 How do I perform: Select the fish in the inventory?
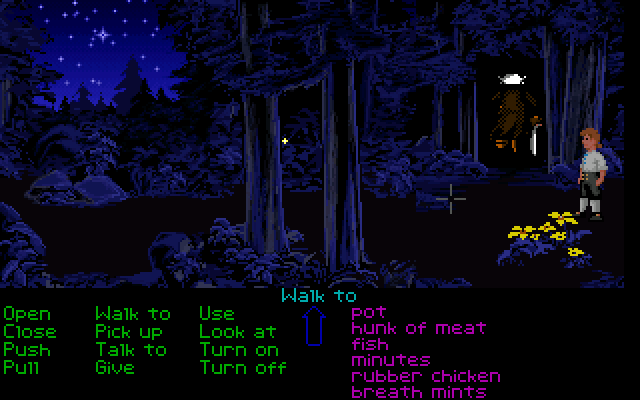(x=370, y=344)
